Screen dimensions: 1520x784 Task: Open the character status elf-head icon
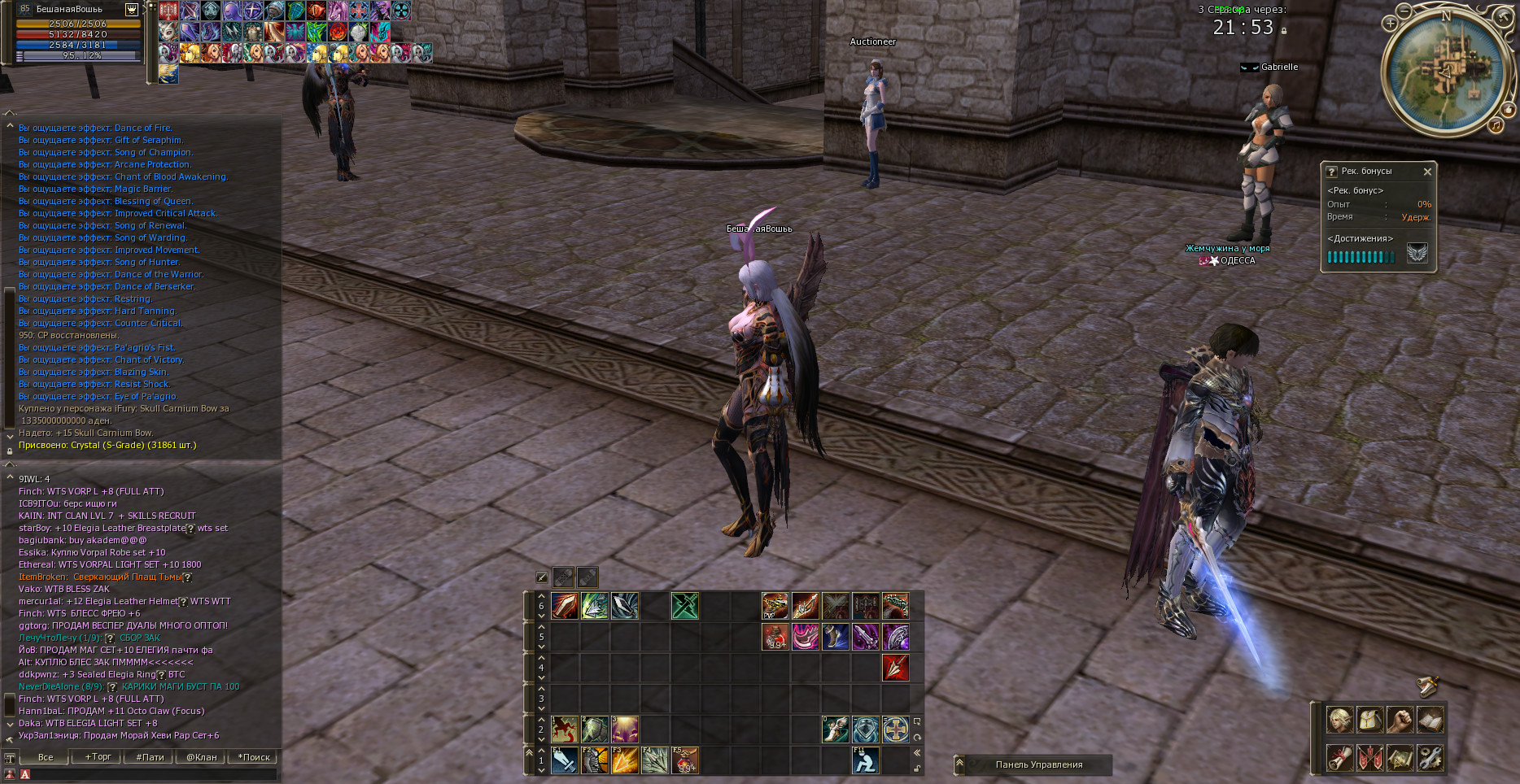click(1340, 720)
